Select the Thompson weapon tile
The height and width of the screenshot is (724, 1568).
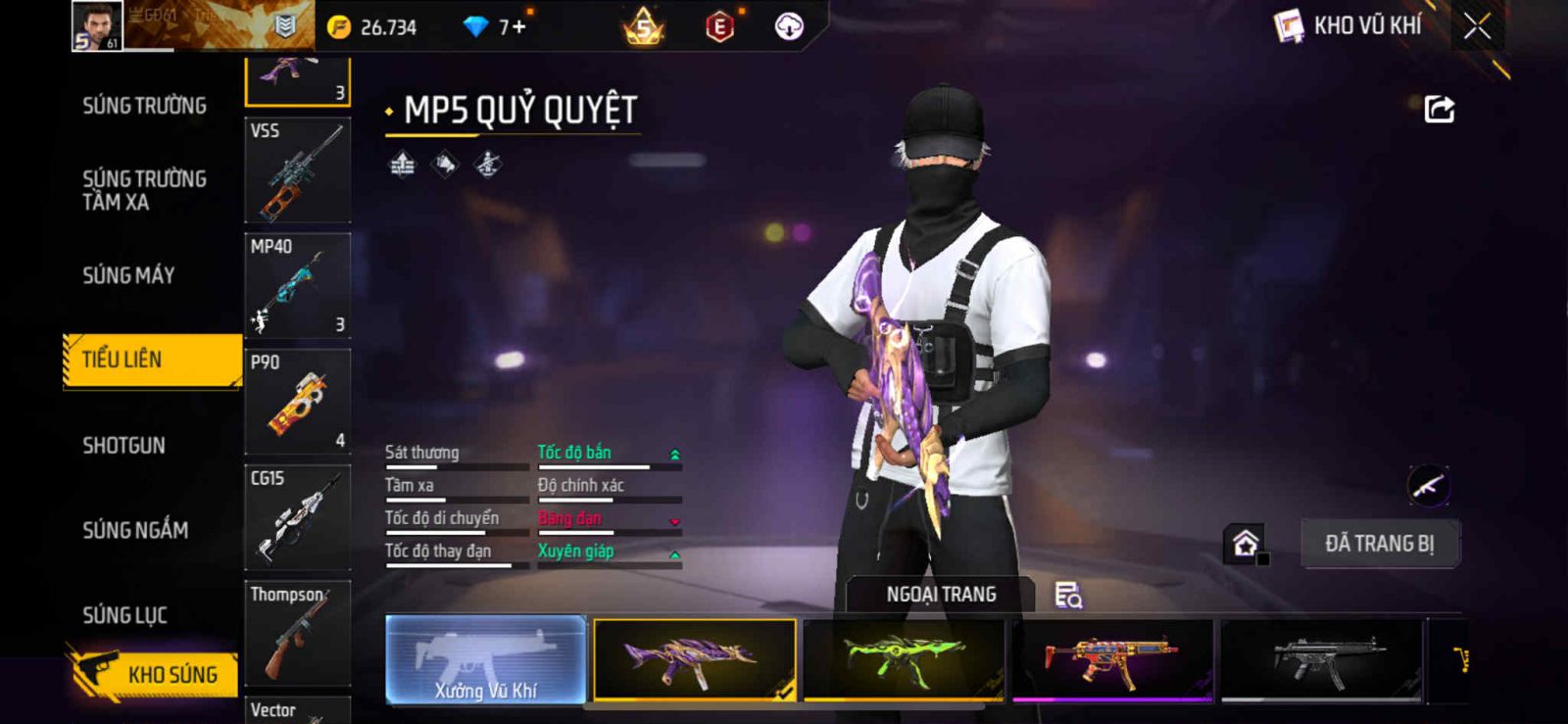[297, 633]
